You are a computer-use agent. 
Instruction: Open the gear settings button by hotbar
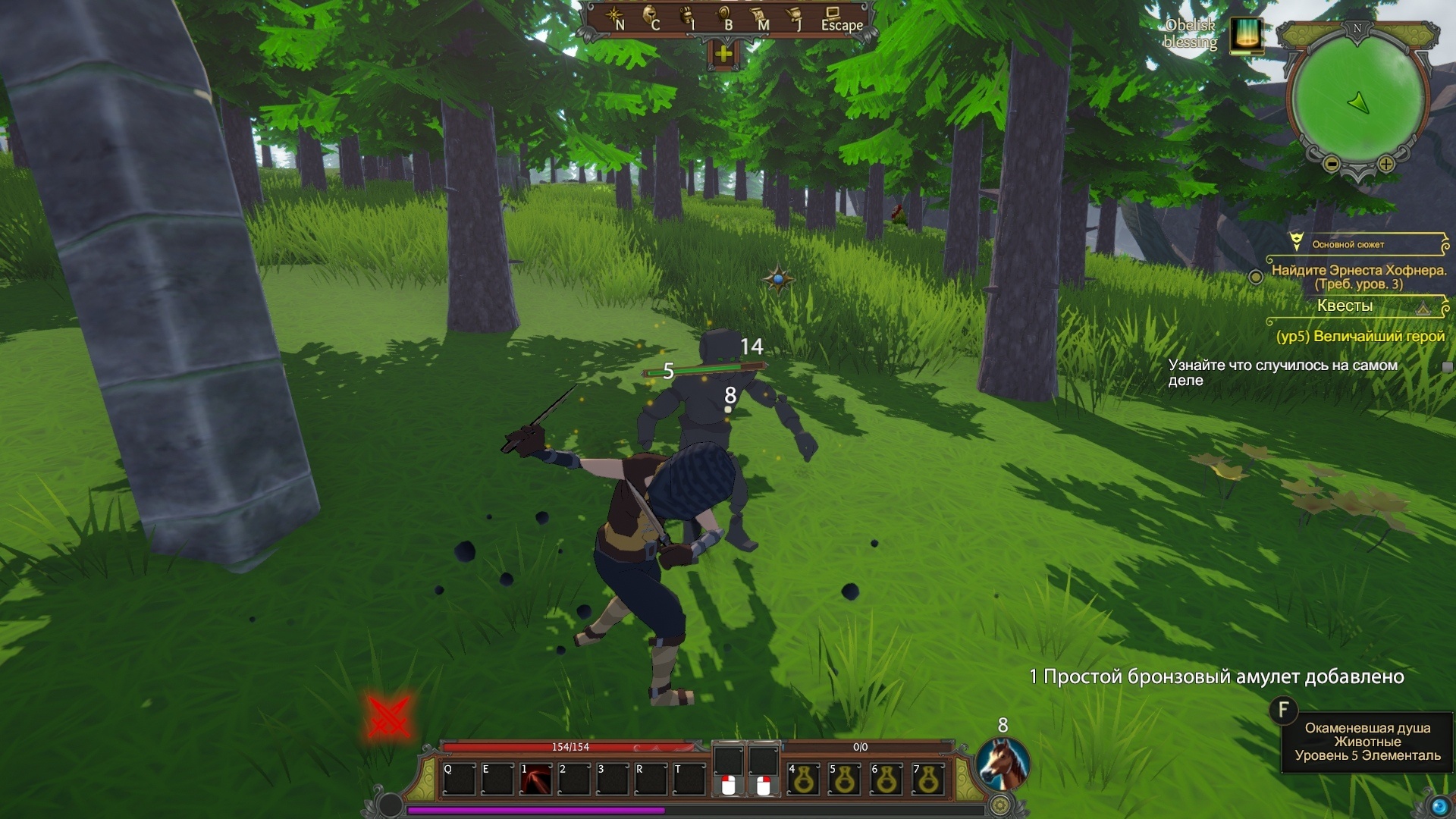click(x=1001, y=805)
